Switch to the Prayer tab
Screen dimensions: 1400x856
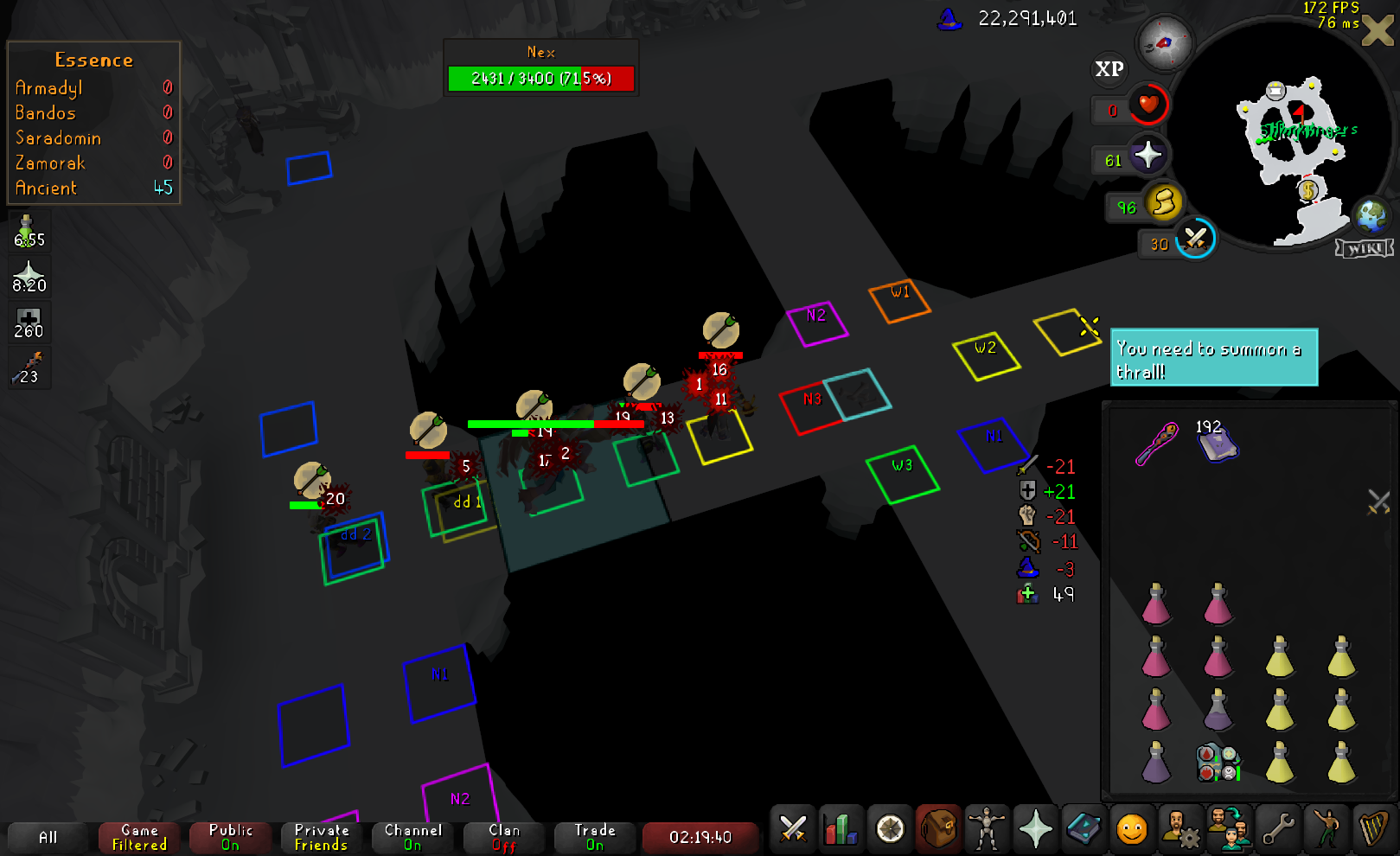[x=1035, y=829]
